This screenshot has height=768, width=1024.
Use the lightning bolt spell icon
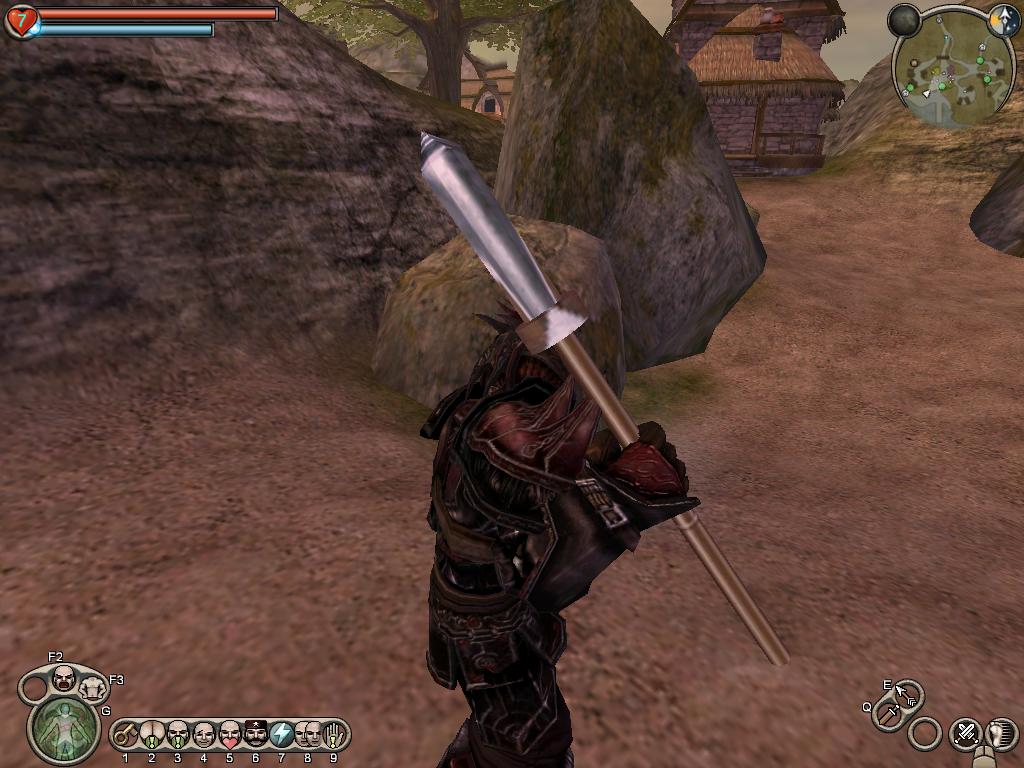[x=282, y=735]
